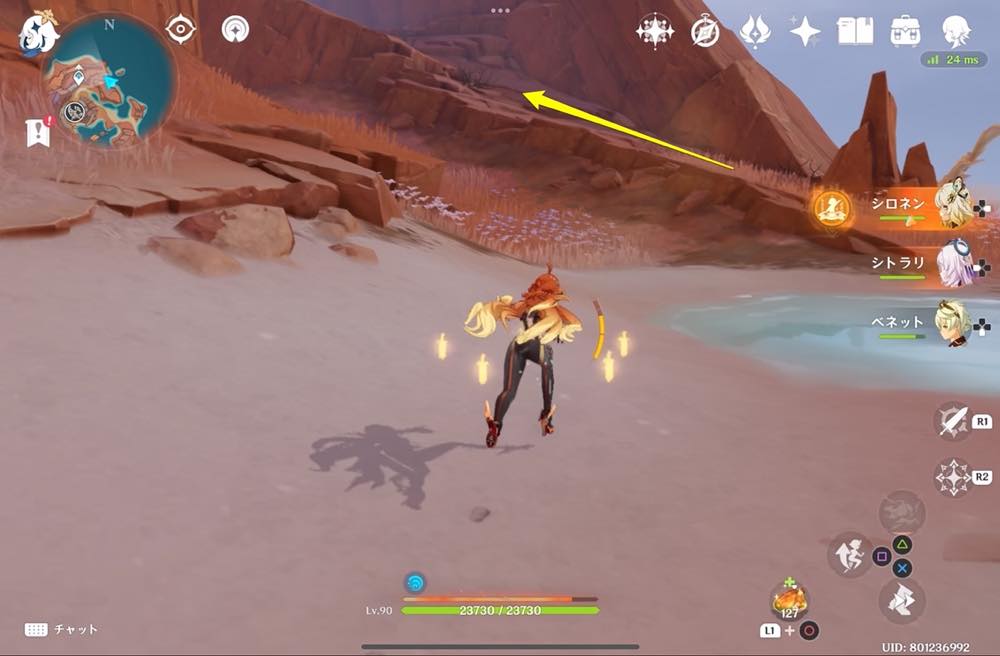The height and width of the screenshot is (656, 1000).
Task: Open the adventurer handbook book icon
Action: coord(855,30)
